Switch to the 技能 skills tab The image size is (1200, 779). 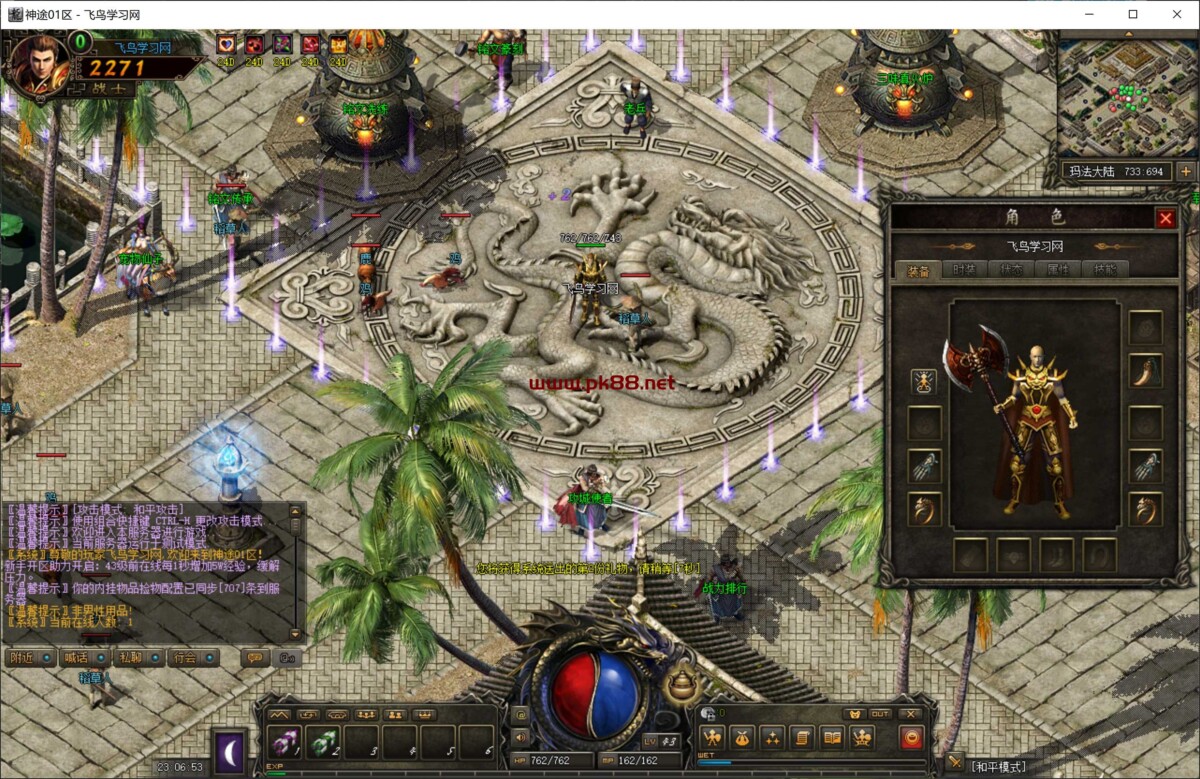click(x=1104, y=269)
